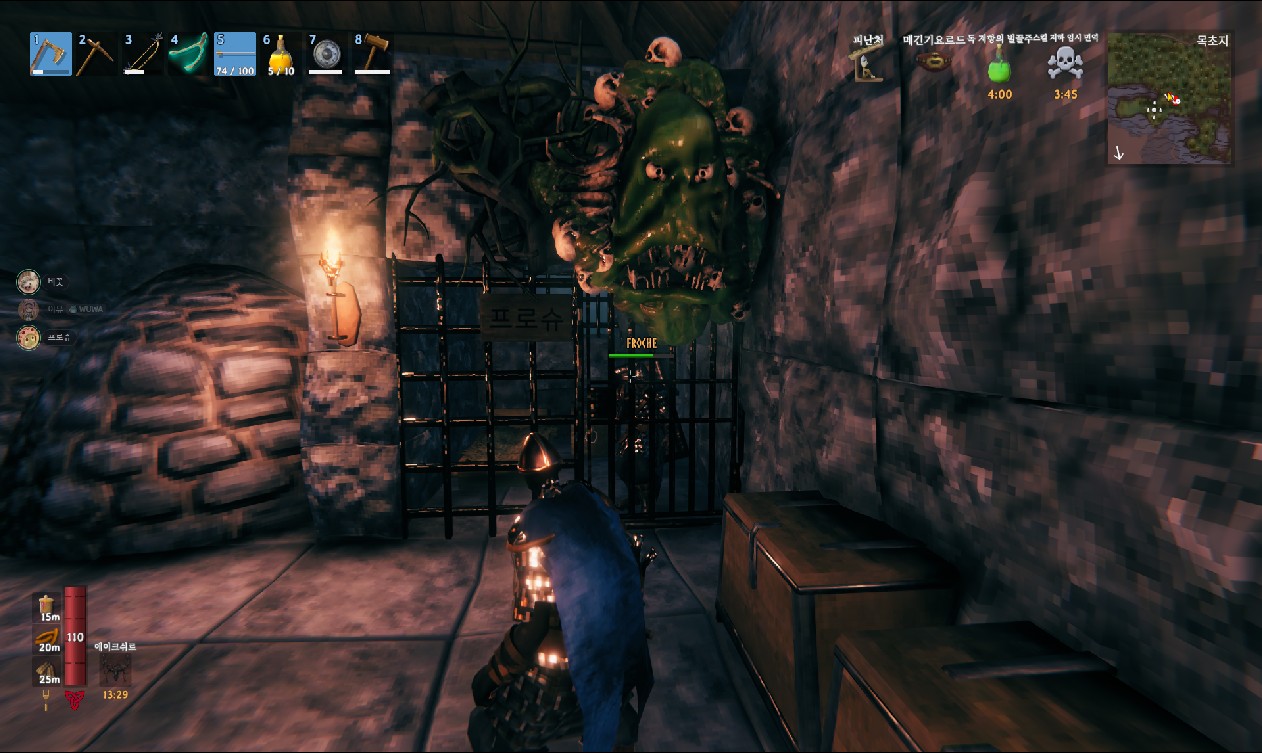Click the food icon showing 15m
The width and height of the screenshot is (1262, 753).
pyautogui.click(x=48, y=607)
